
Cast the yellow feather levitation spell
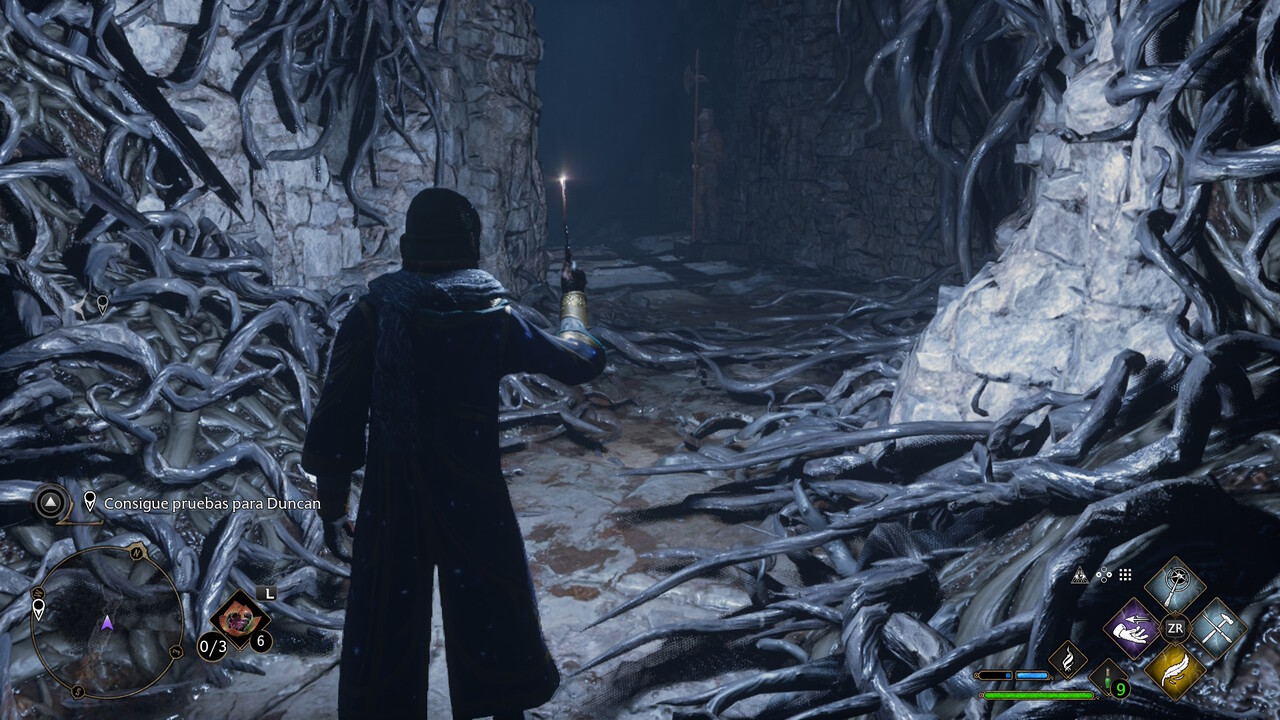tap(1175, 671)
